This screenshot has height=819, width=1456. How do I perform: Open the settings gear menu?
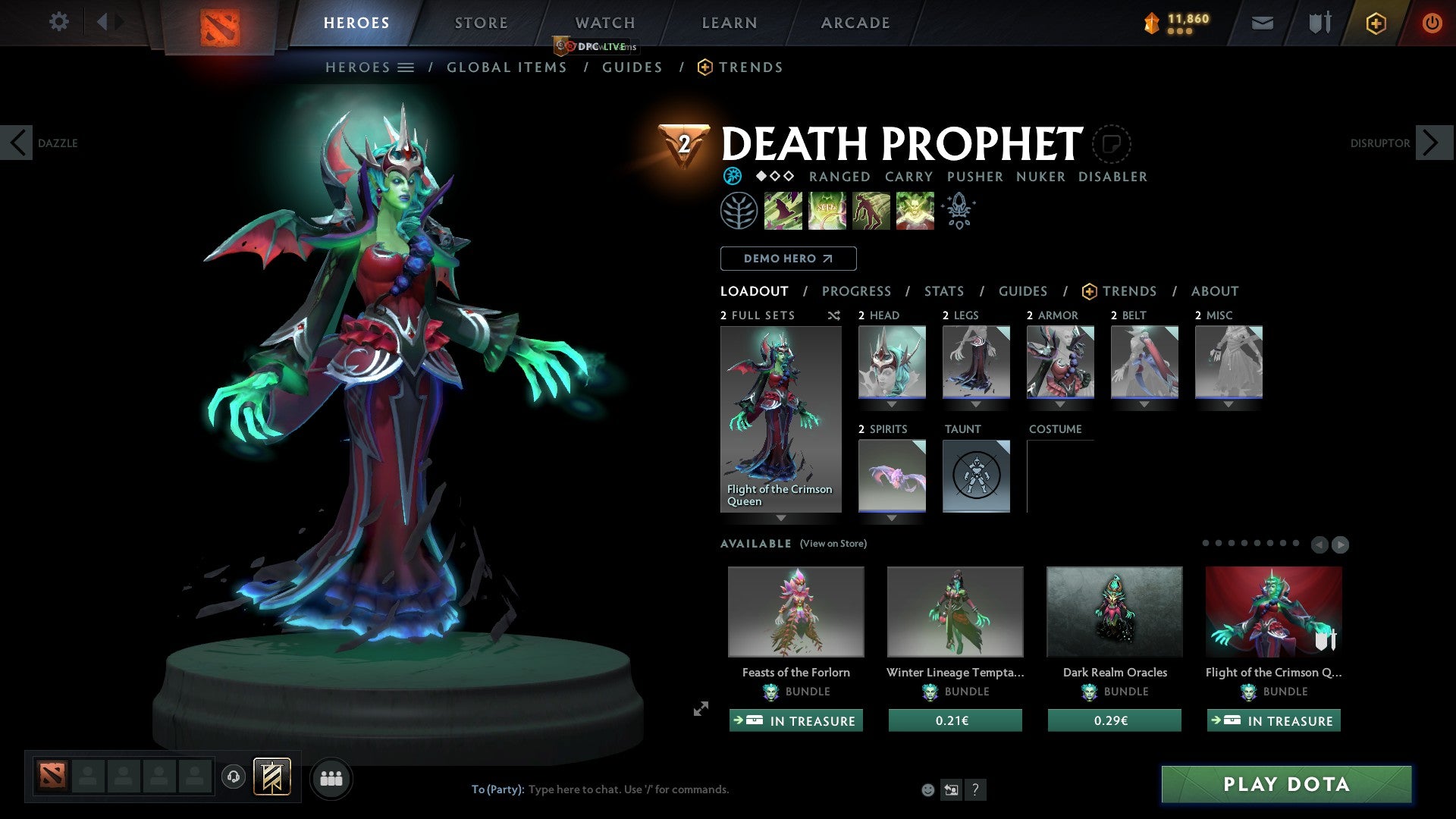pos(59,22)
